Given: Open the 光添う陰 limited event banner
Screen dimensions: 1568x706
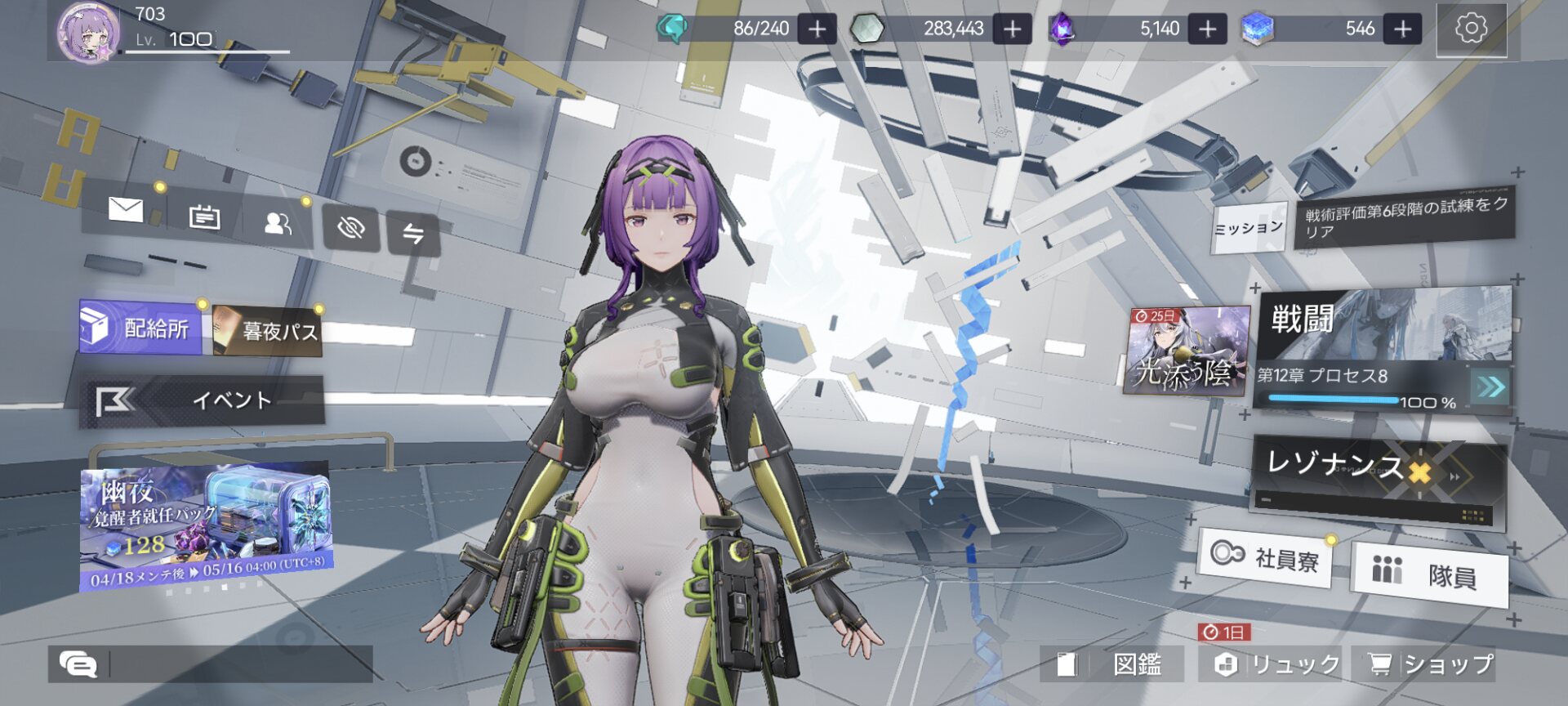Looking at the screenshot, I should [x=1187, y=351].
